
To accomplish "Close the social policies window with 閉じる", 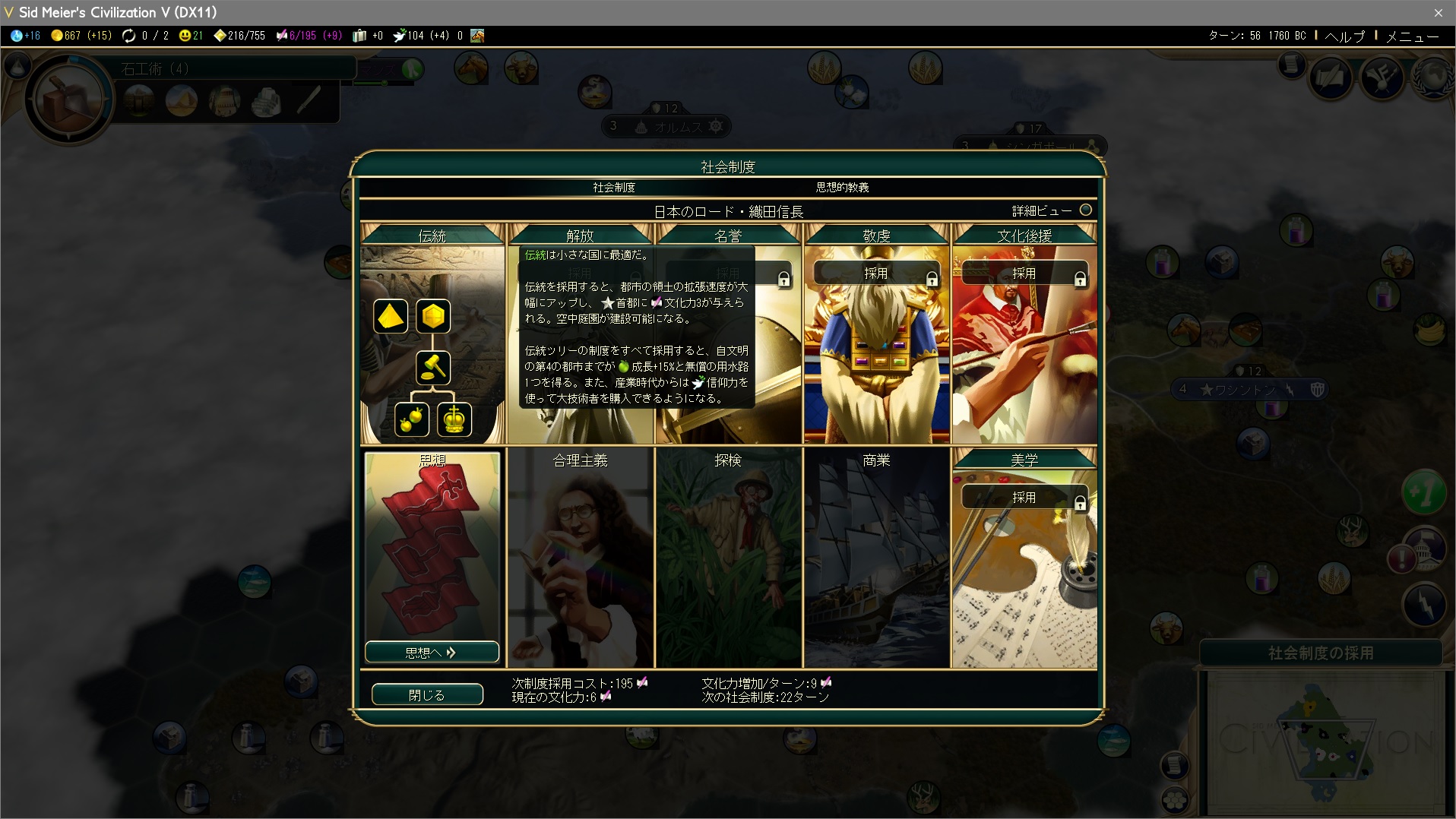I will (426, 694).
